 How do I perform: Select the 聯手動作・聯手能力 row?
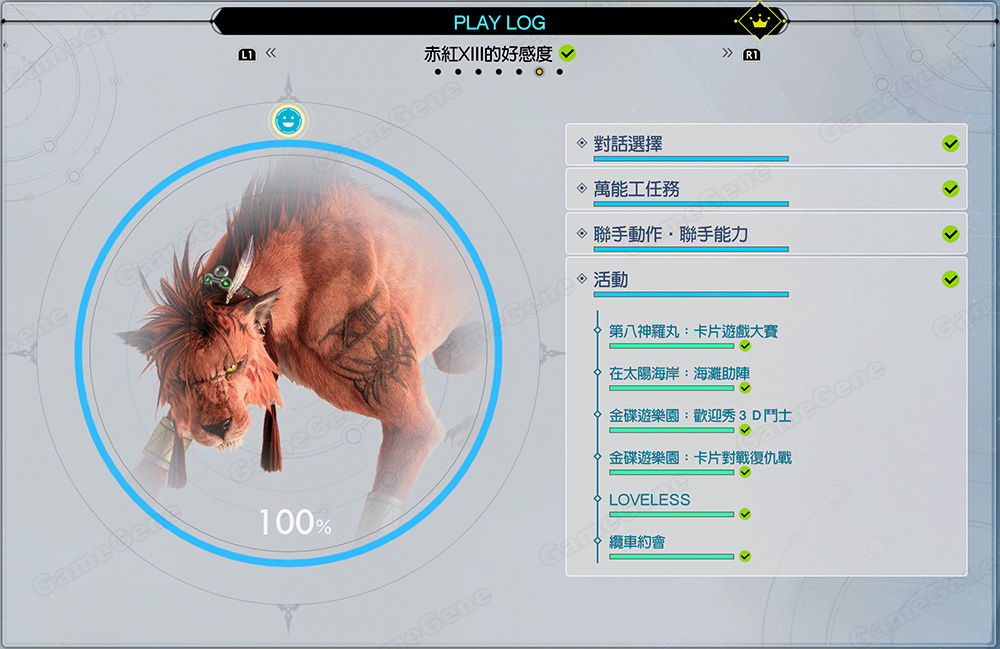[765, 234]
